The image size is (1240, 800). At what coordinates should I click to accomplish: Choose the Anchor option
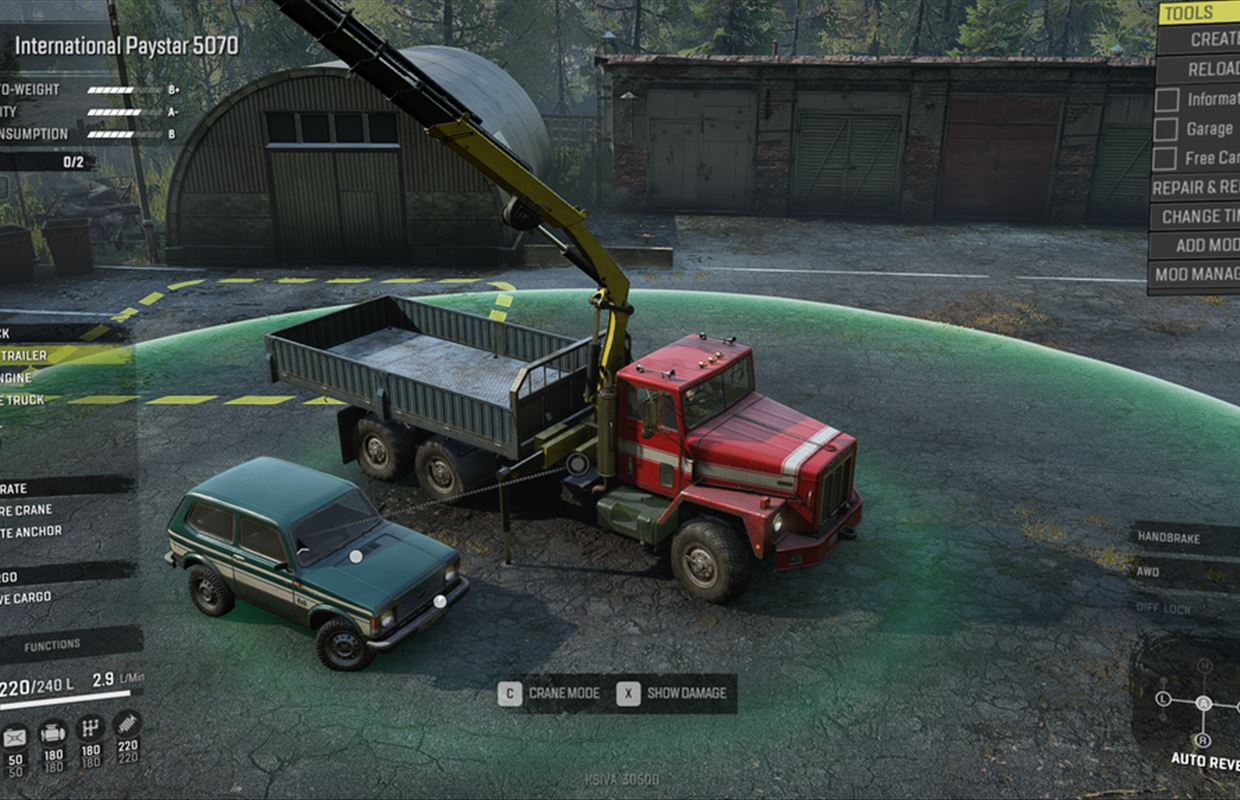(32, 532)
